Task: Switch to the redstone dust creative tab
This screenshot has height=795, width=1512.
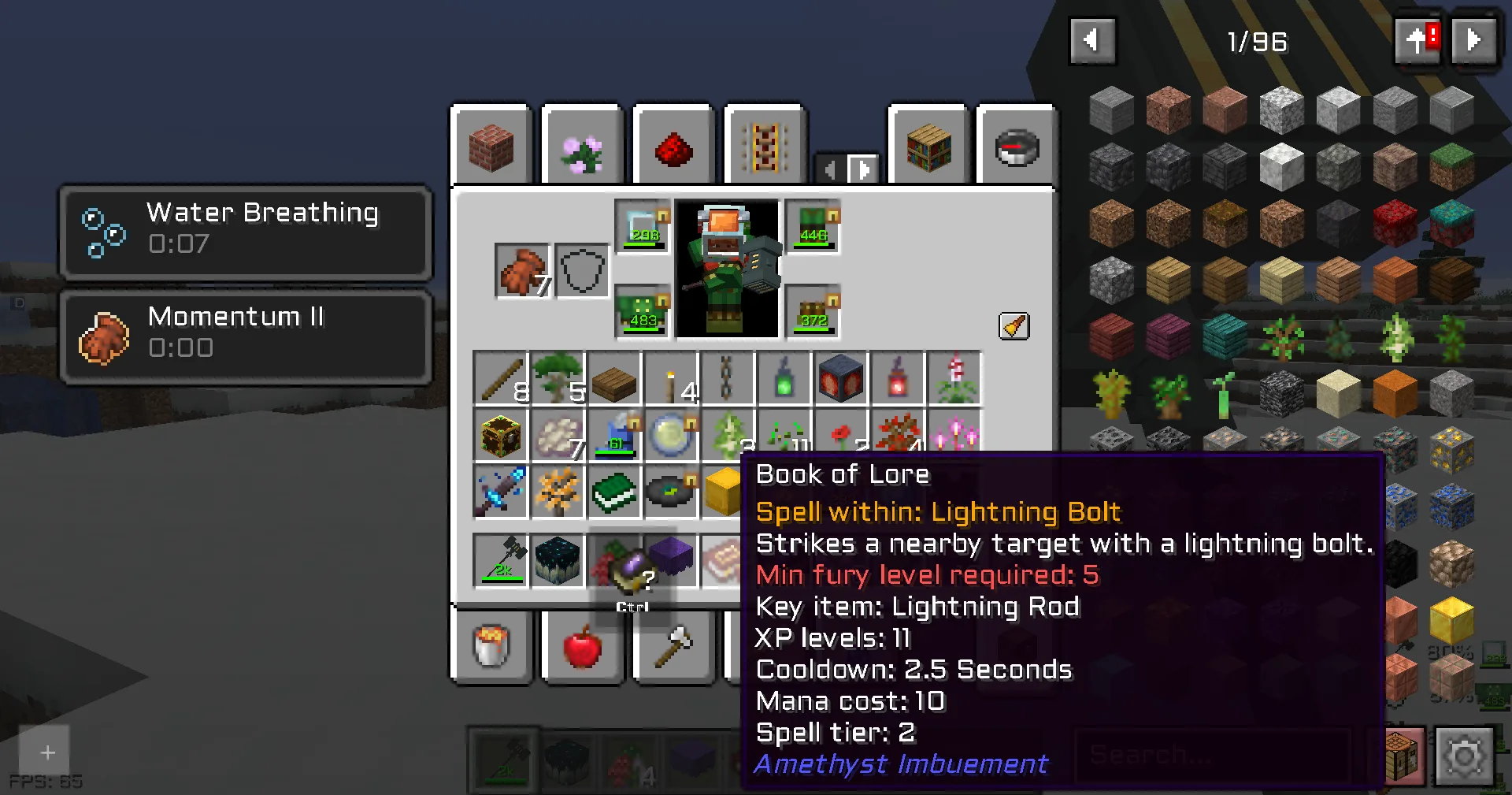Action: [x=673, y=146]
